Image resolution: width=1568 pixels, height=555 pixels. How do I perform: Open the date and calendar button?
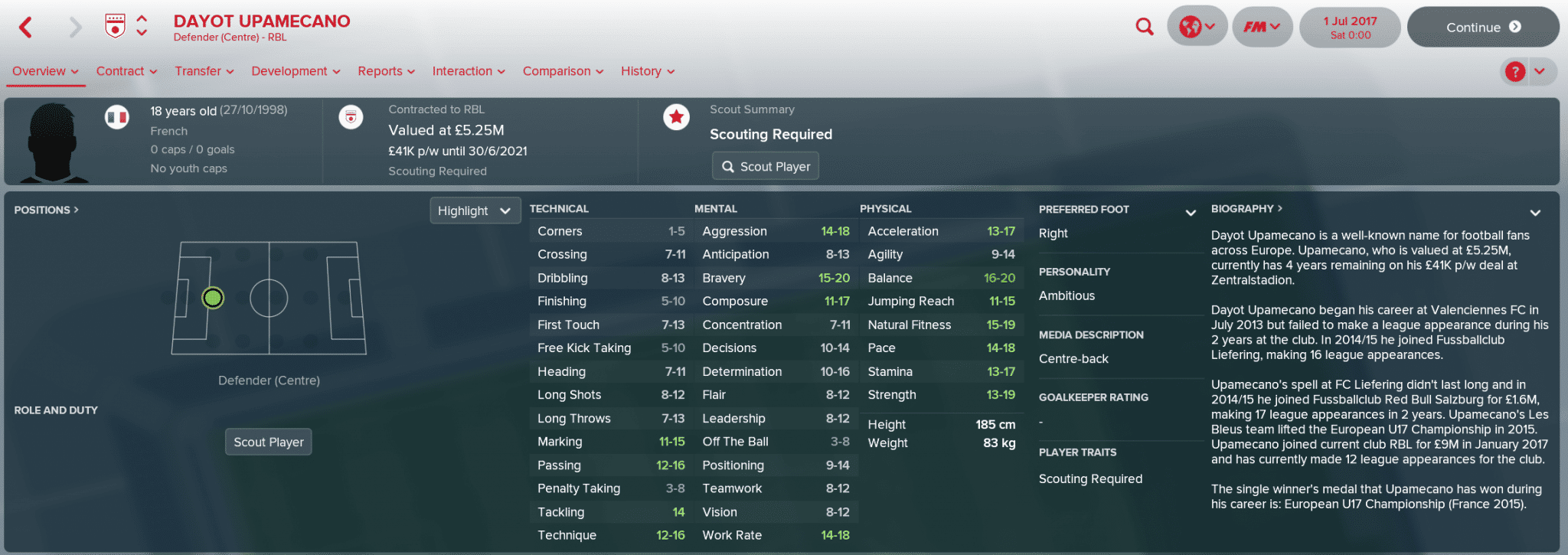click(x=1350, y=28)
